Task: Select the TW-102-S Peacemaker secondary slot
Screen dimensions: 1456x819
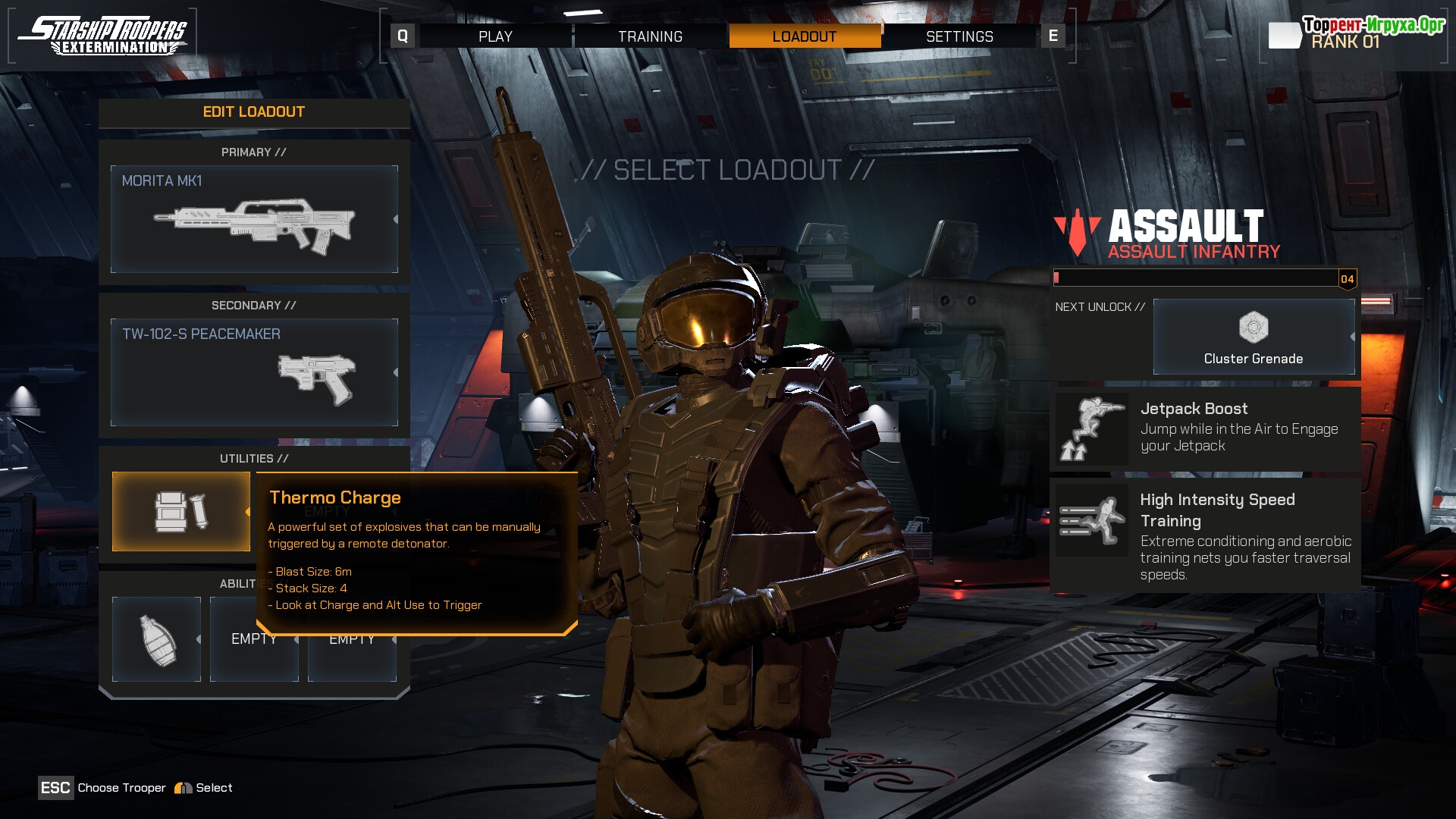Action: pyautogui.click(x=254, y=372)
